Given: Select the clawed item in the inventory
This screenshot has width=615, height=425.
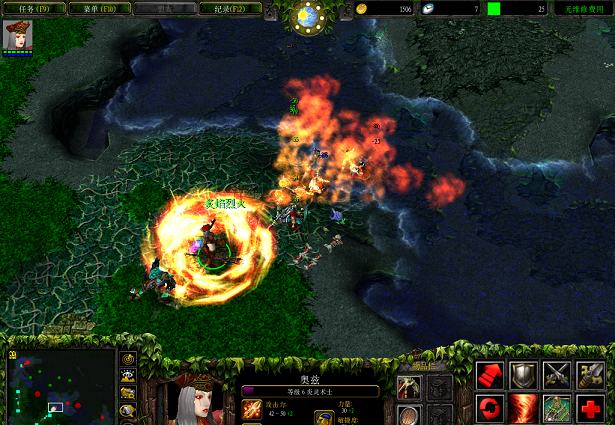Looking at the screenshot, I should (x=408, y=388).
